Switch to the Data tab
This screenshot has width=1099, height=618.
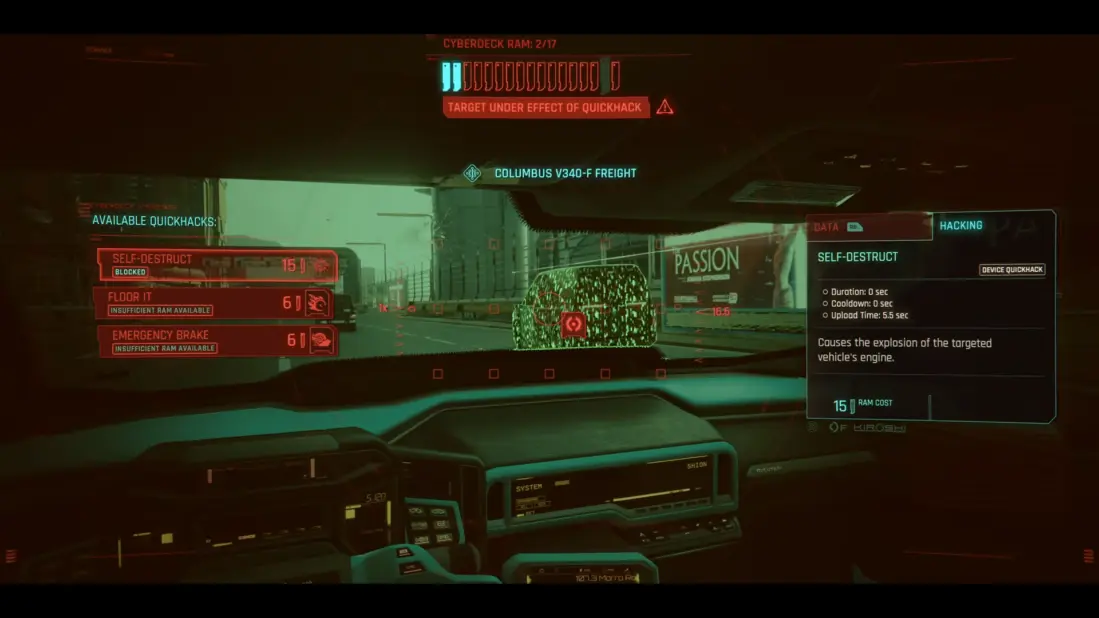coord(867,227)
